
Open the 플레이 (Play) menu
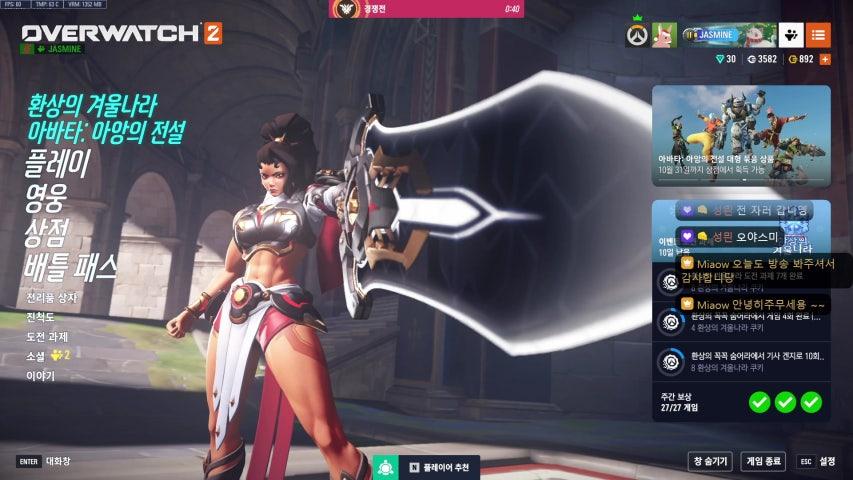point(57,163)
